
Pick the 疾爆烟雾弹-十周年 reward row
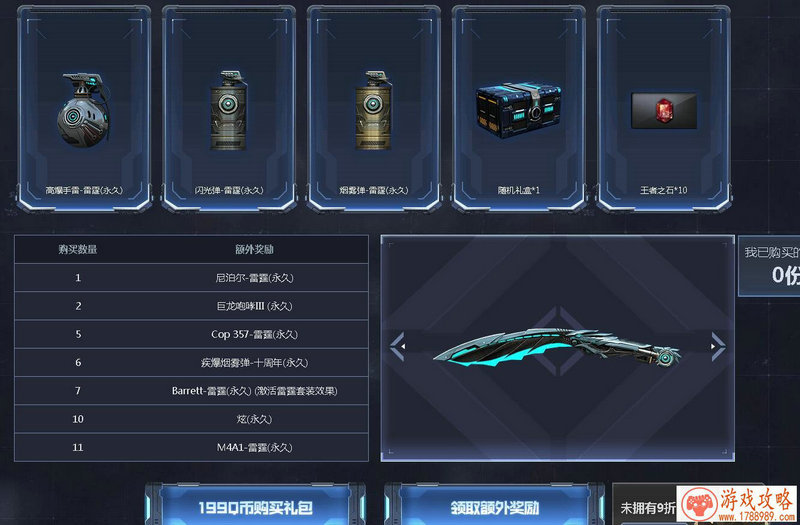[191, 362]
